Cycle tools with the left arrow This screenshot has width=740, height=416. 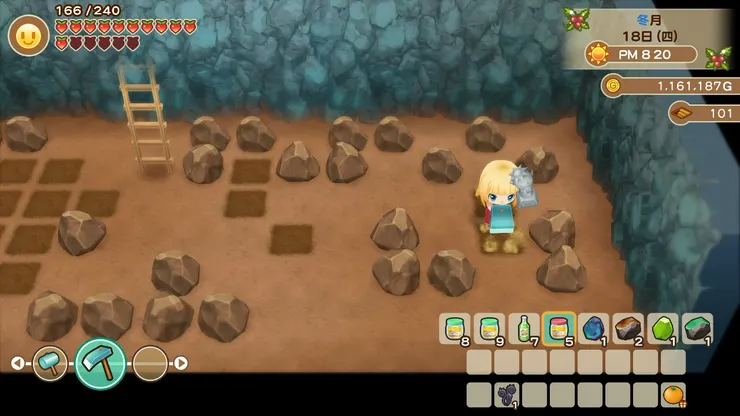(x=17, y=362)
